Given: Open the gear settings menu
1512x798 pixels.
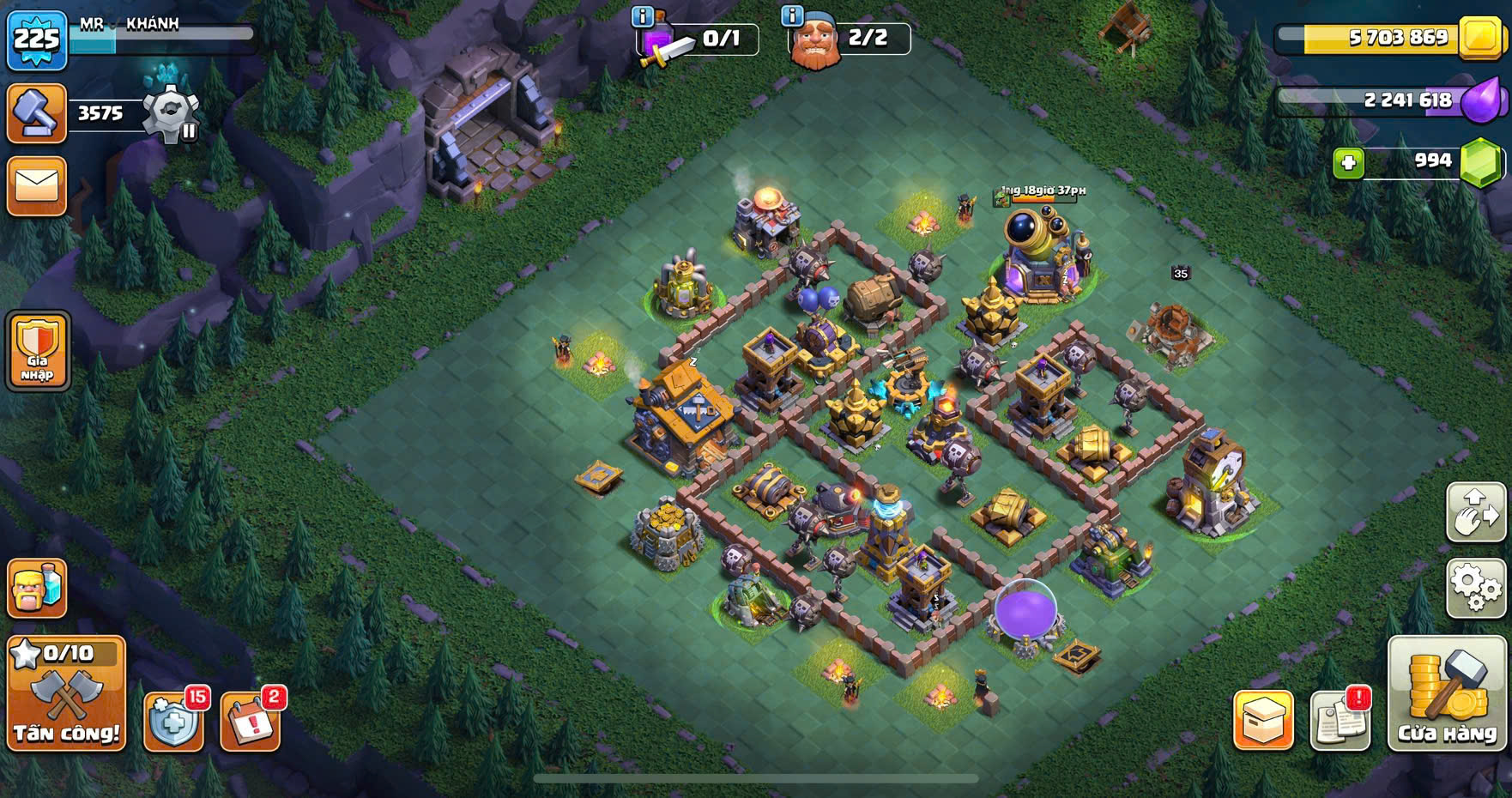Looking at the screenshot, I should (x=1476, y=589).
